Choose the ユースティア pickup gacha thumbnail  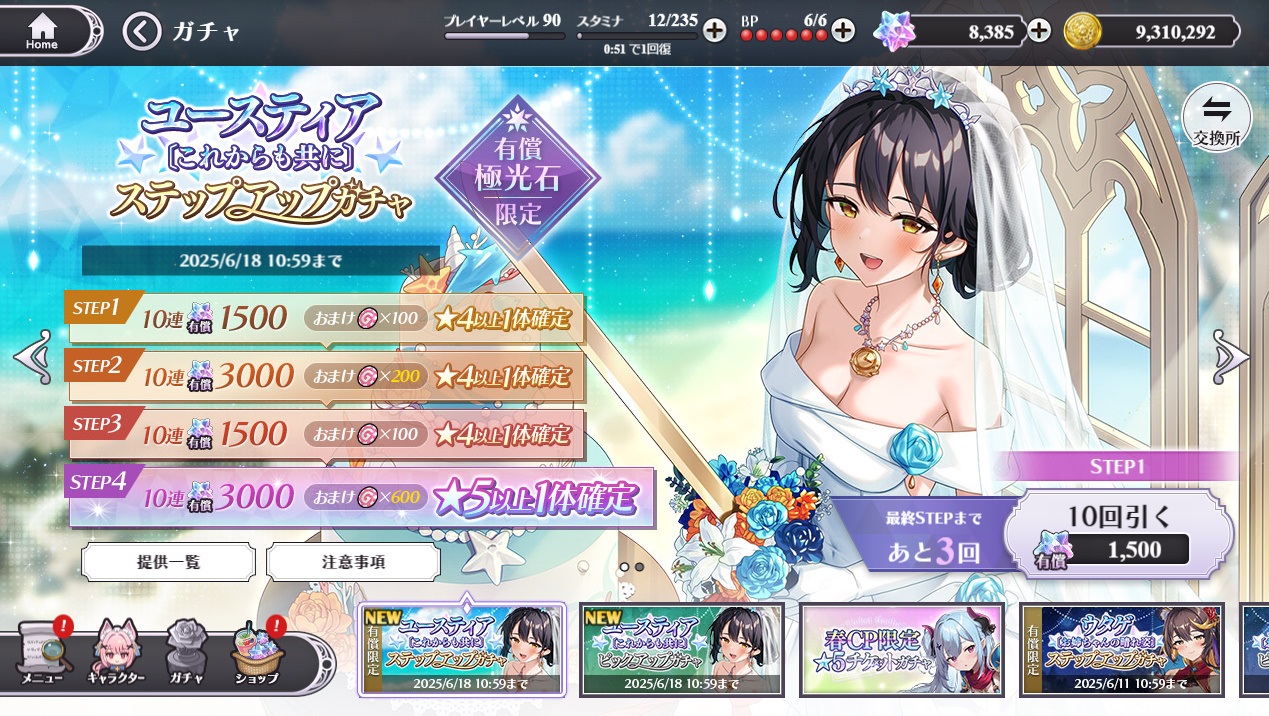[x=682, y=650]
